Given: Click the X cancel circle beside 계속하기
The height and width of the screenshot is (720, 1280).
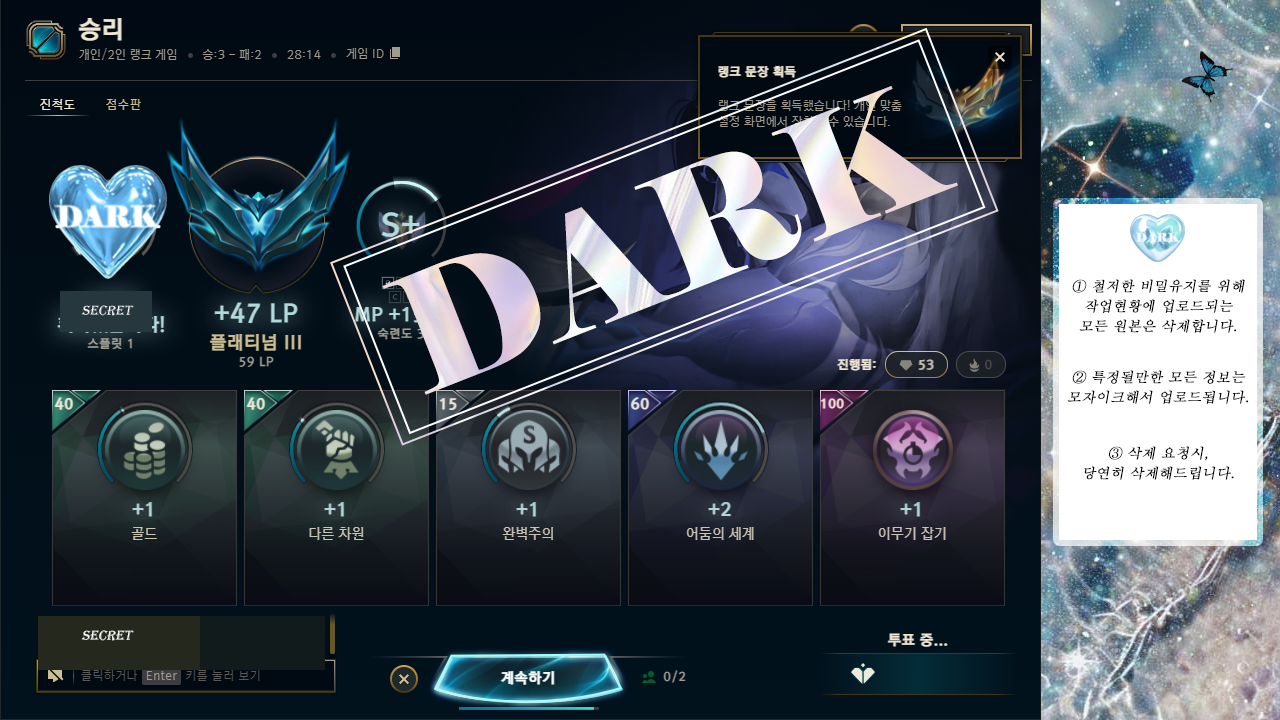Looking at the screenshot, I should pyautogui.click(x=403, y=678).
